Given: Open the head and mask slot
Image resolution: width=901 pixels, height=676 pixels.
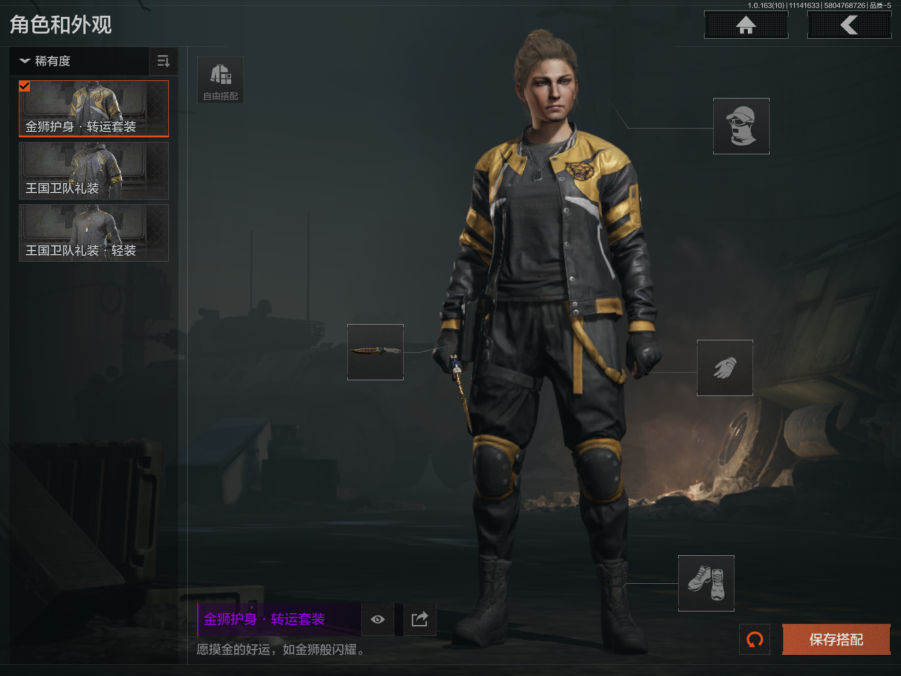Looking at the screenshot, I should coord(741,126).
